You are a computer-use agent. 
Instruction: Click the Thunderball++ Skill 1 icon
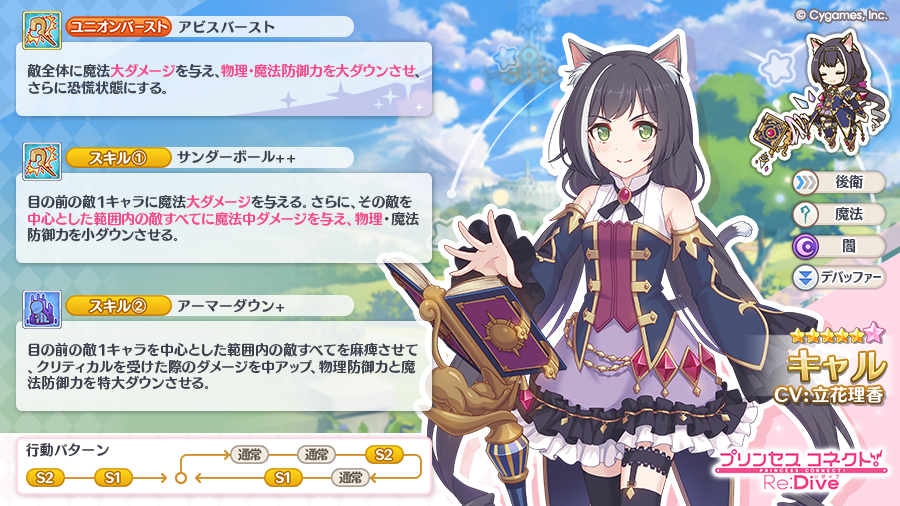pyautogui.click(x=42, y=160)
